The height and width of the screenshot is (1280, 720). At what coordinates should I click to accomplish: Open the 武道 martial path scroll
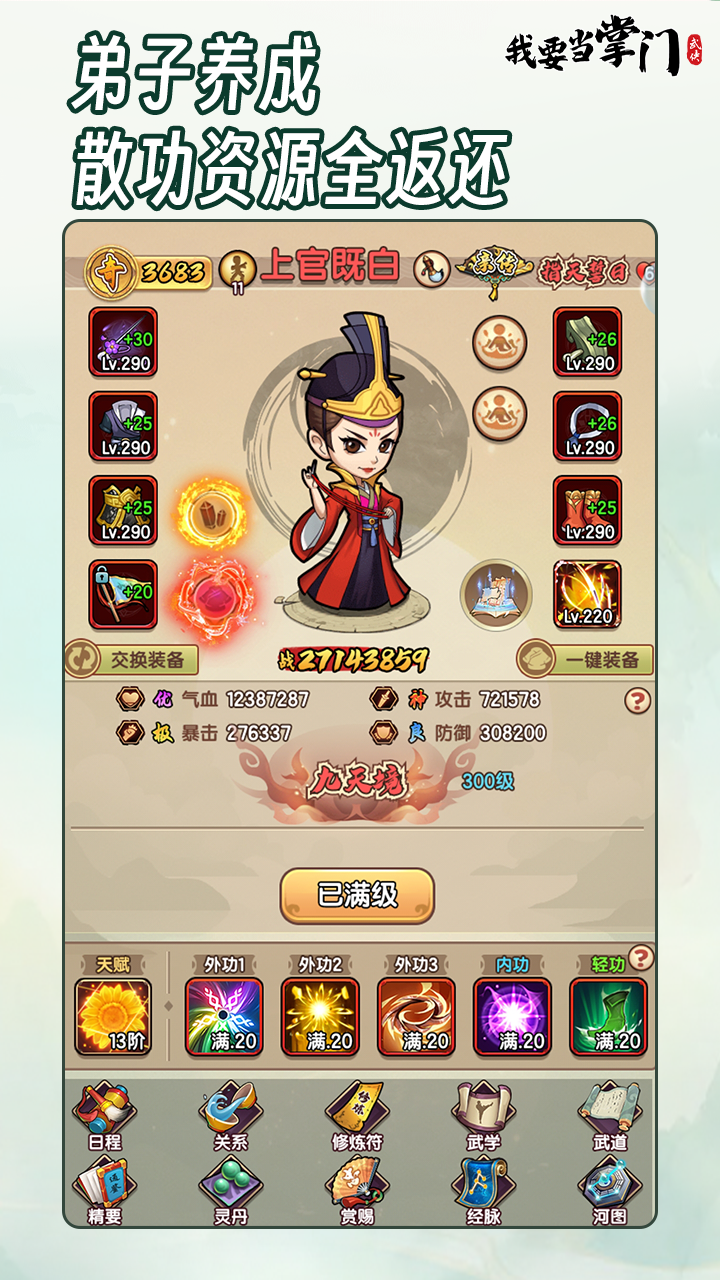609,1116
